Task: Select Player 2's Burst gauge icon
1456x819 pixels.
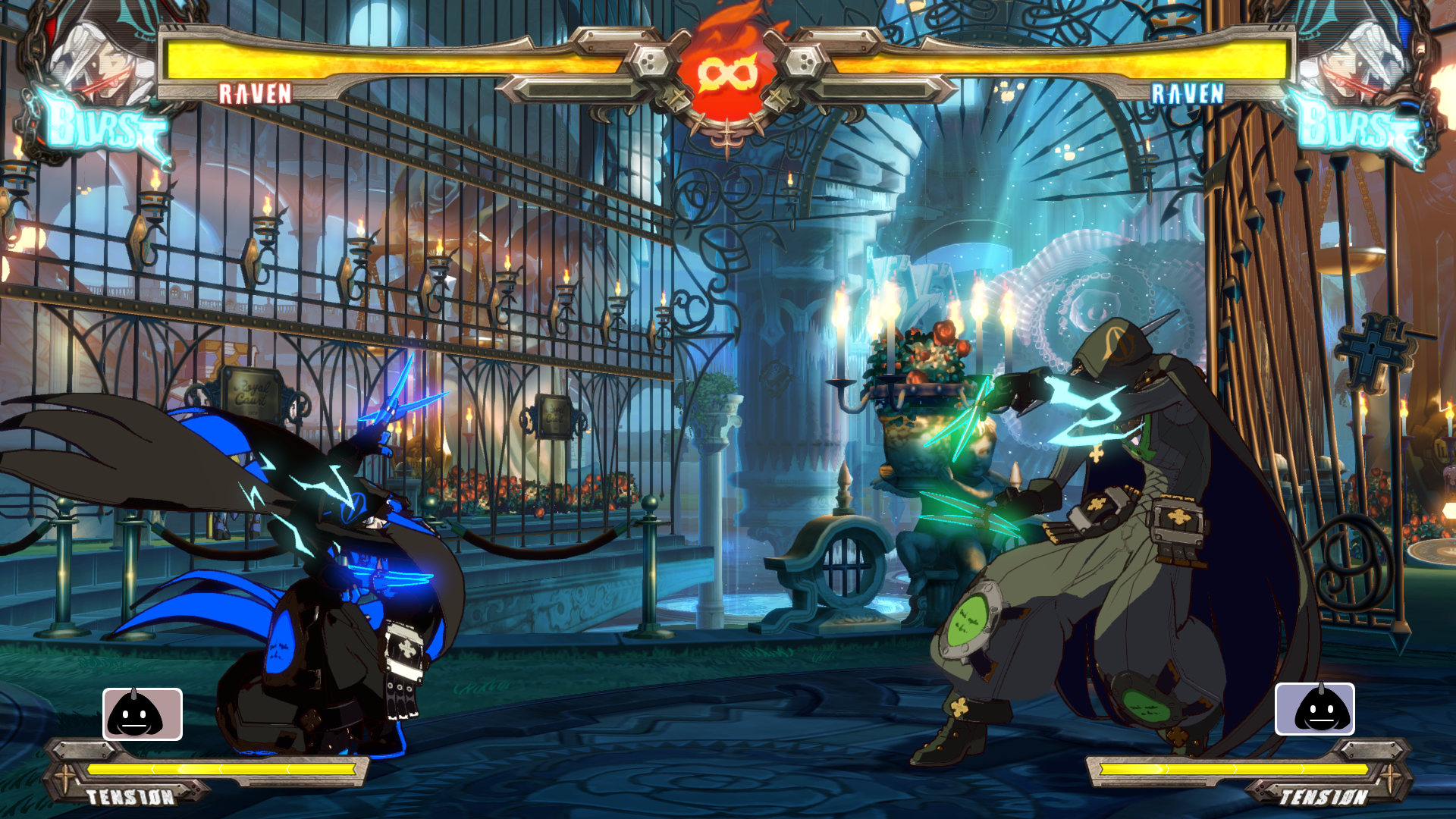Action: coord(1357,125)
